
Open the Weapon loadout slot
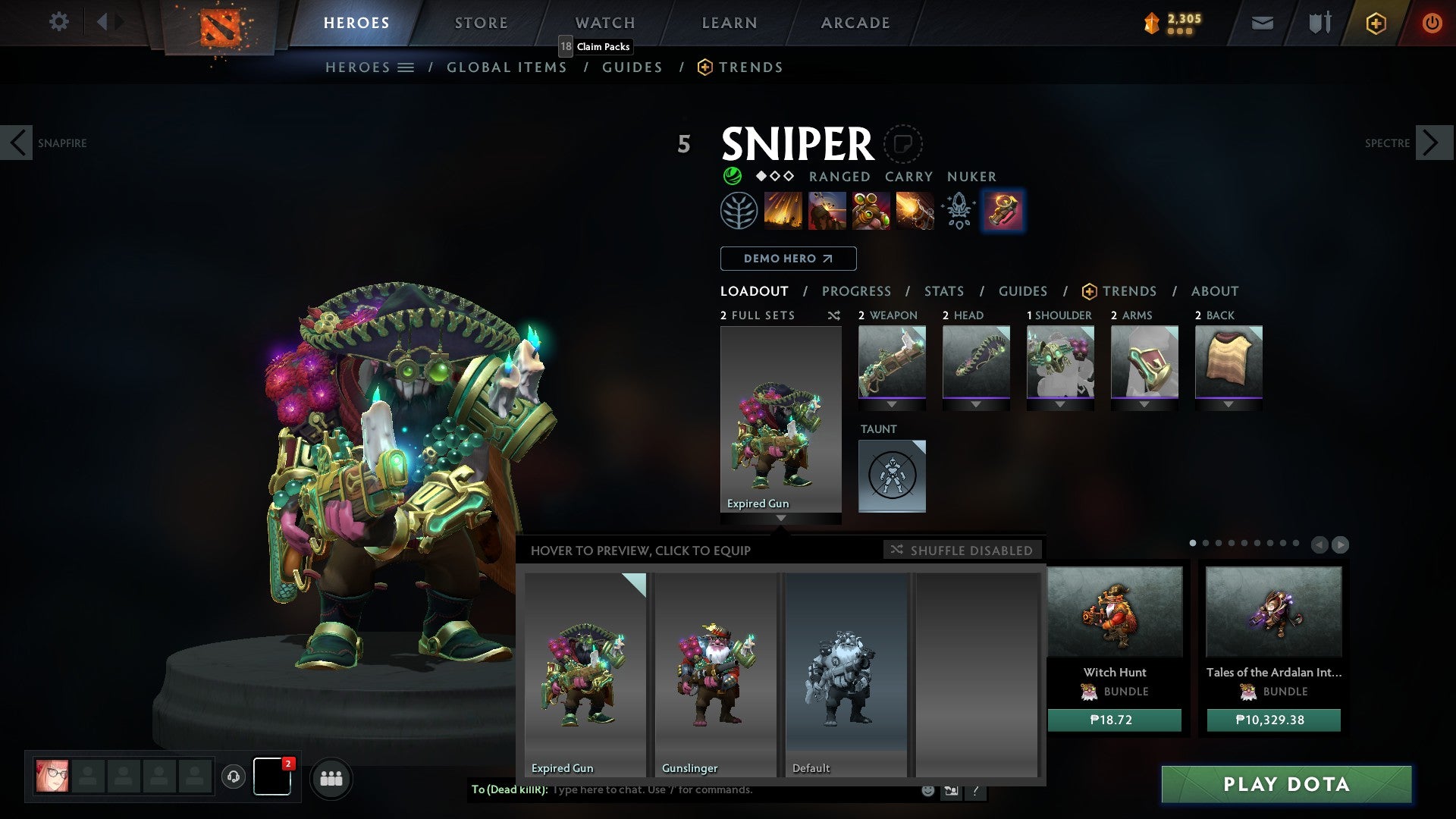tap(892, 362)
